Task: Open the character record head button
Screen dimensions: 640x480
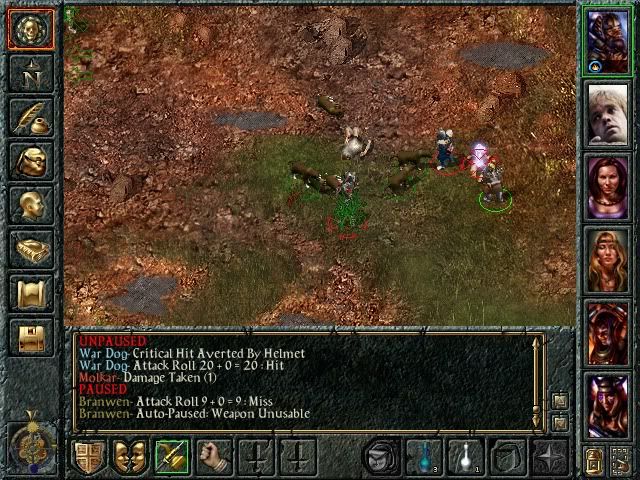Action: tap(30, 204)
